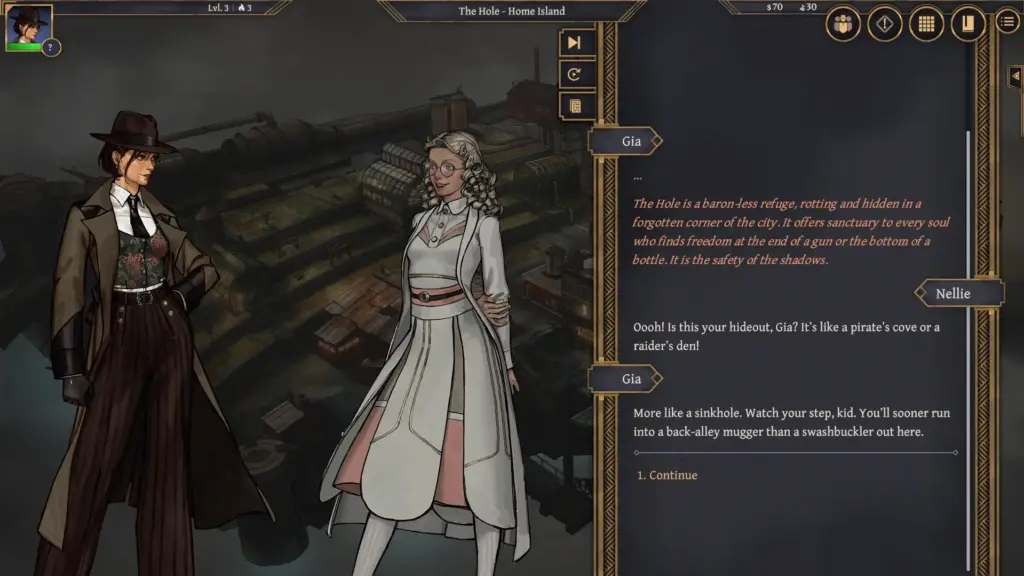This screenshot has height=576, width=1024.
Task: Open the grid inventory icon
Action: pos(926,24)
